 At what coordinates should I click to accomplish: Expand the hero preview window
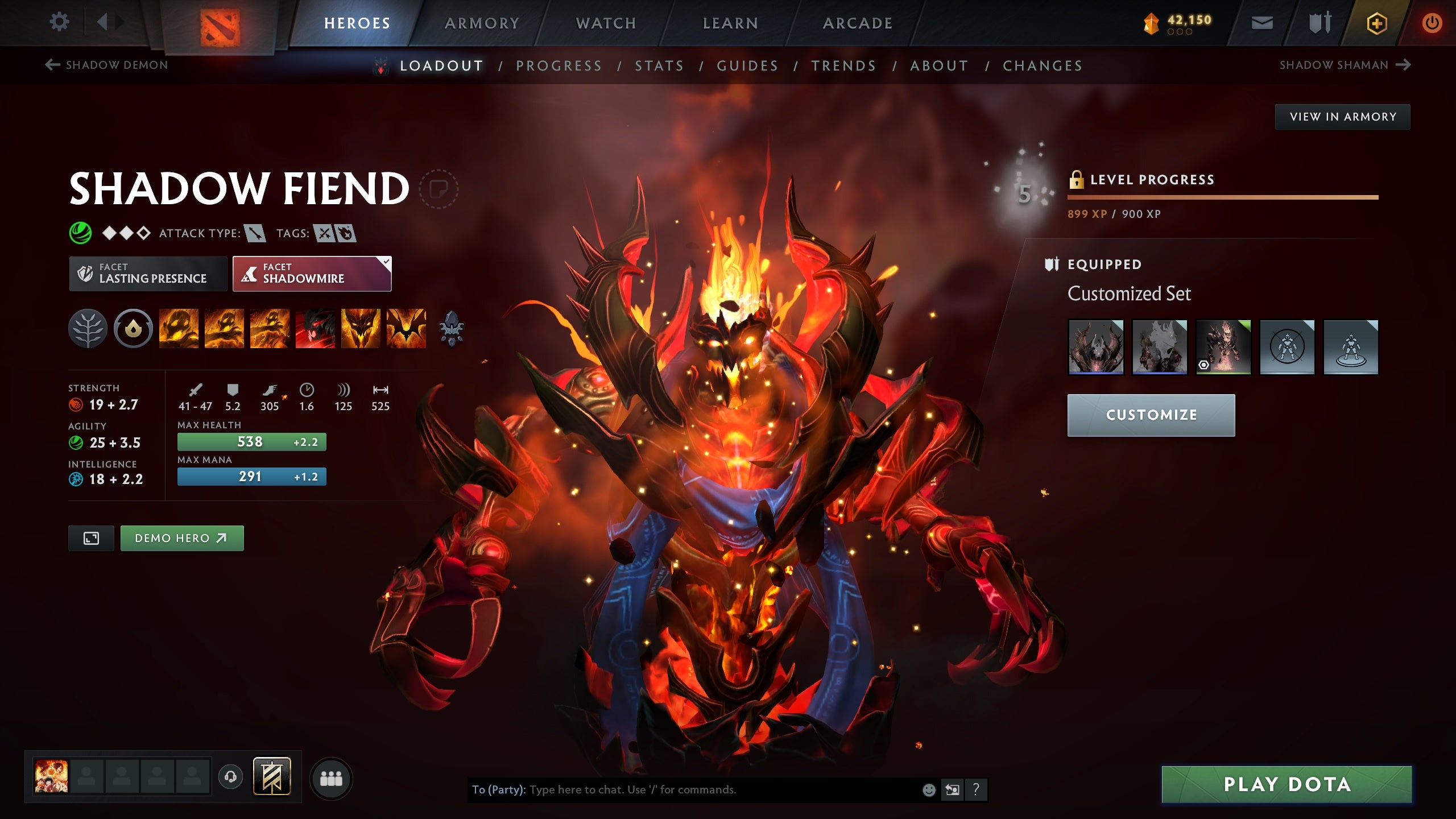point(91,537)
